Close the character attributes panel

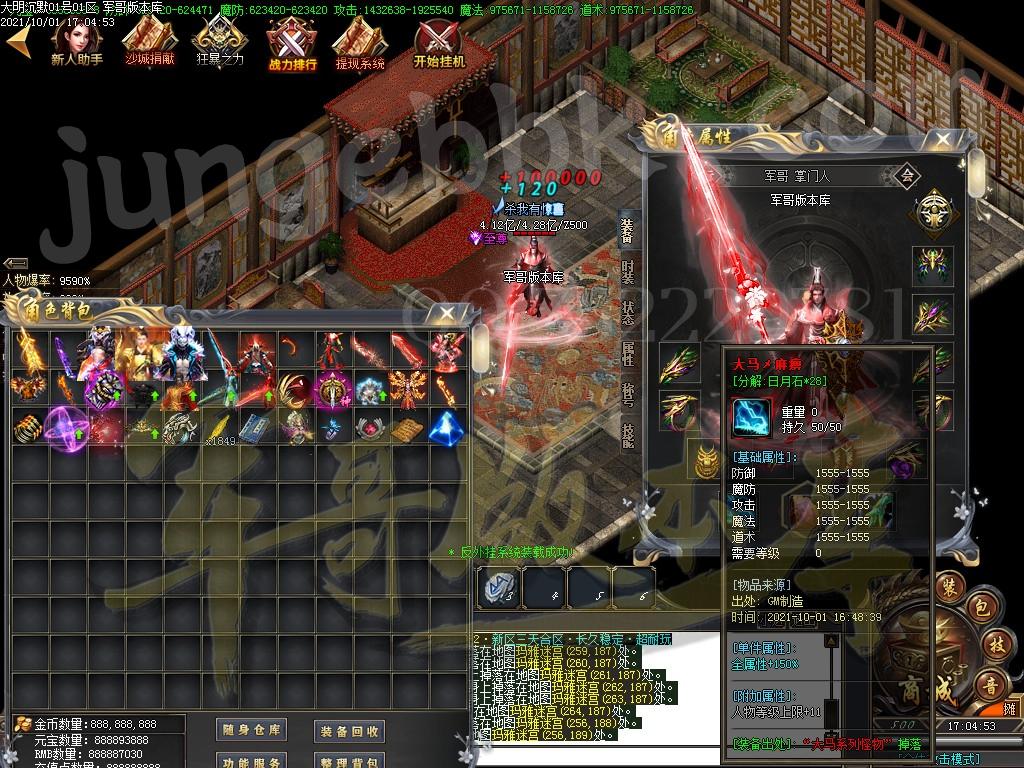[940, 141]
